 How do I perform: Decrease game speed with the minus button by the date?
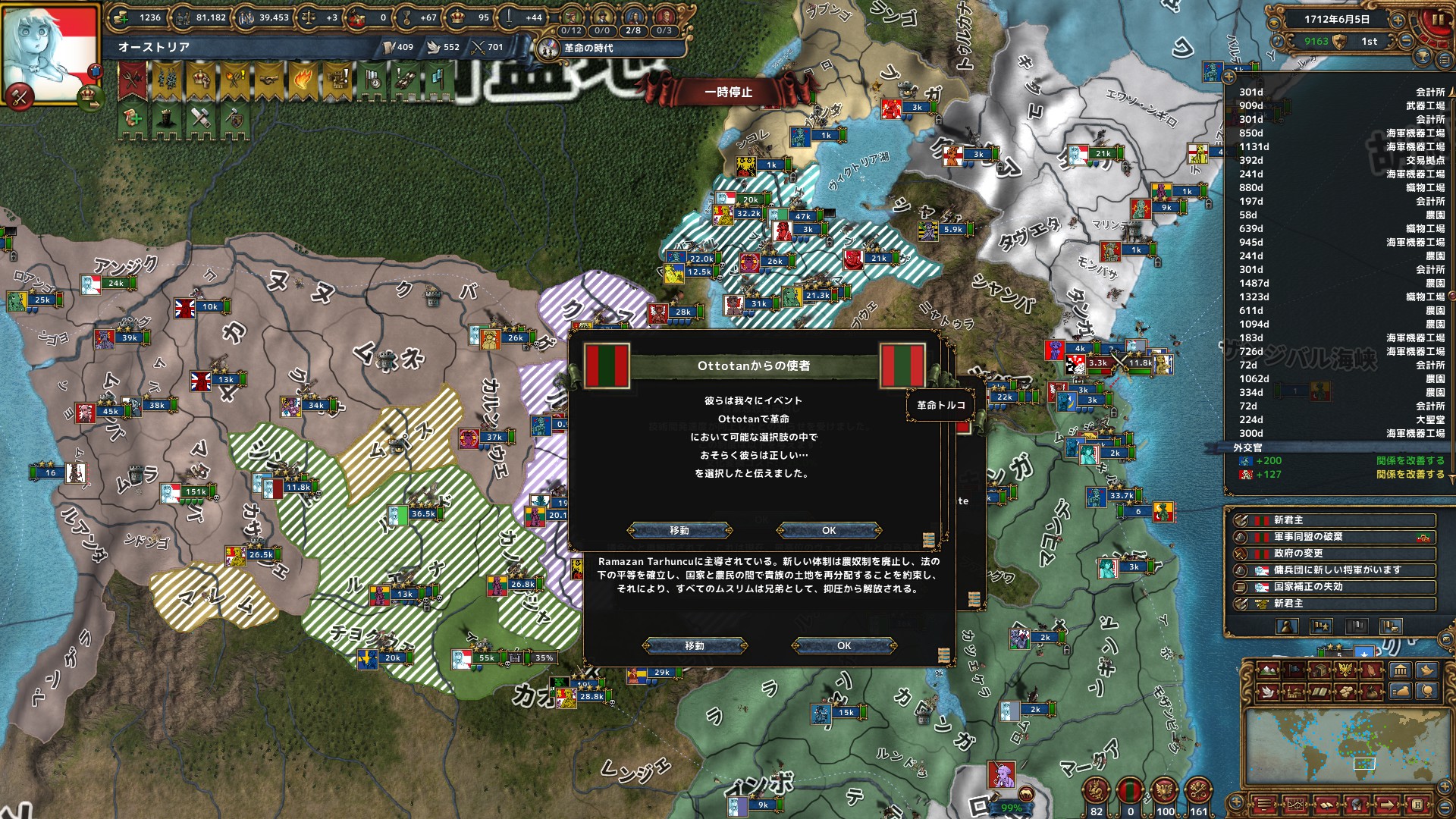pyautogui.click(x=1405, y=42)
